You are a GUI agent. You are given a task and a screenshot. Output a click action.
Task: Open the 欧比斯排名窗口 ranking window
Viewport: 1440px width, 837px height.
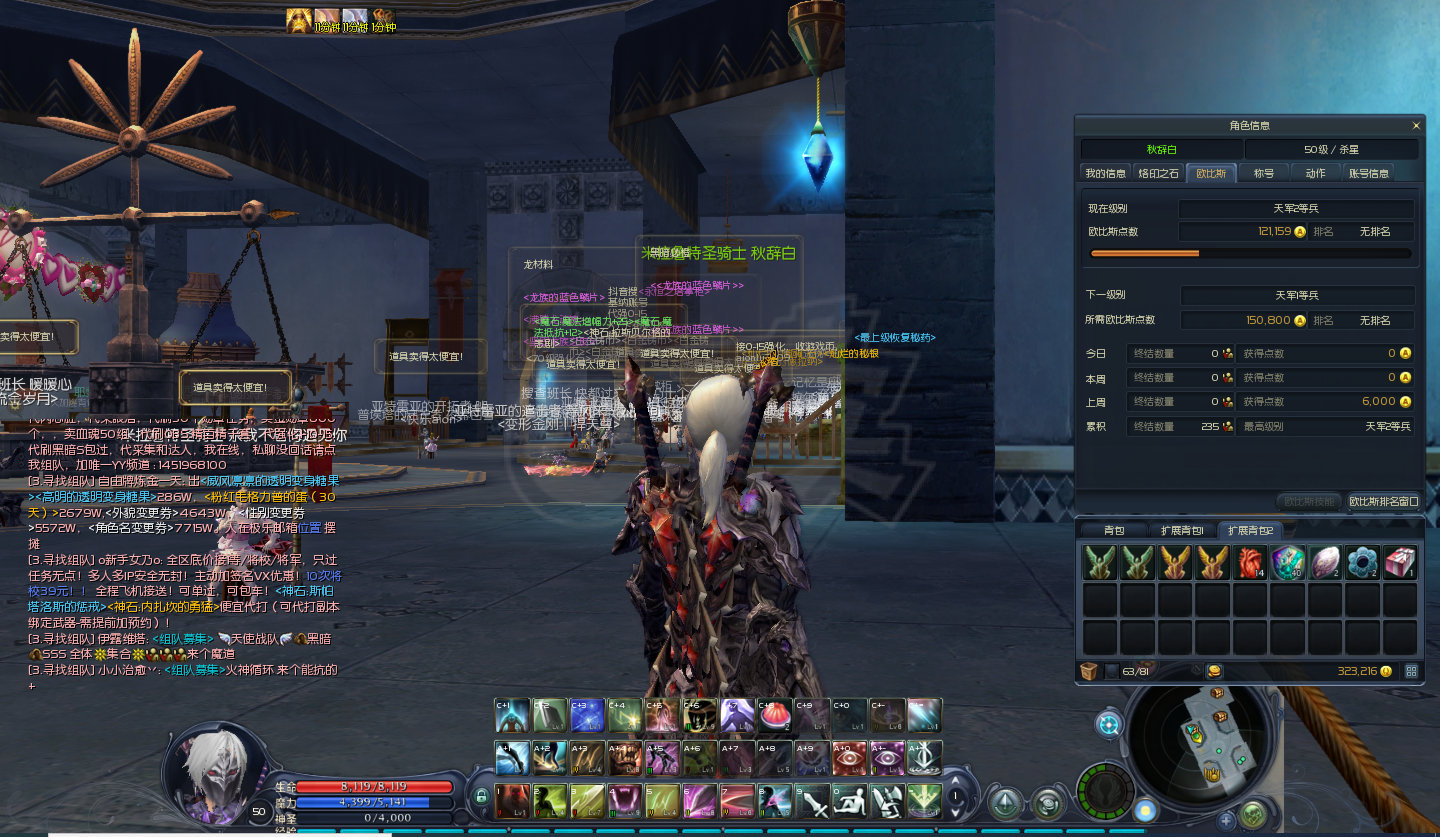(1383, 501)
